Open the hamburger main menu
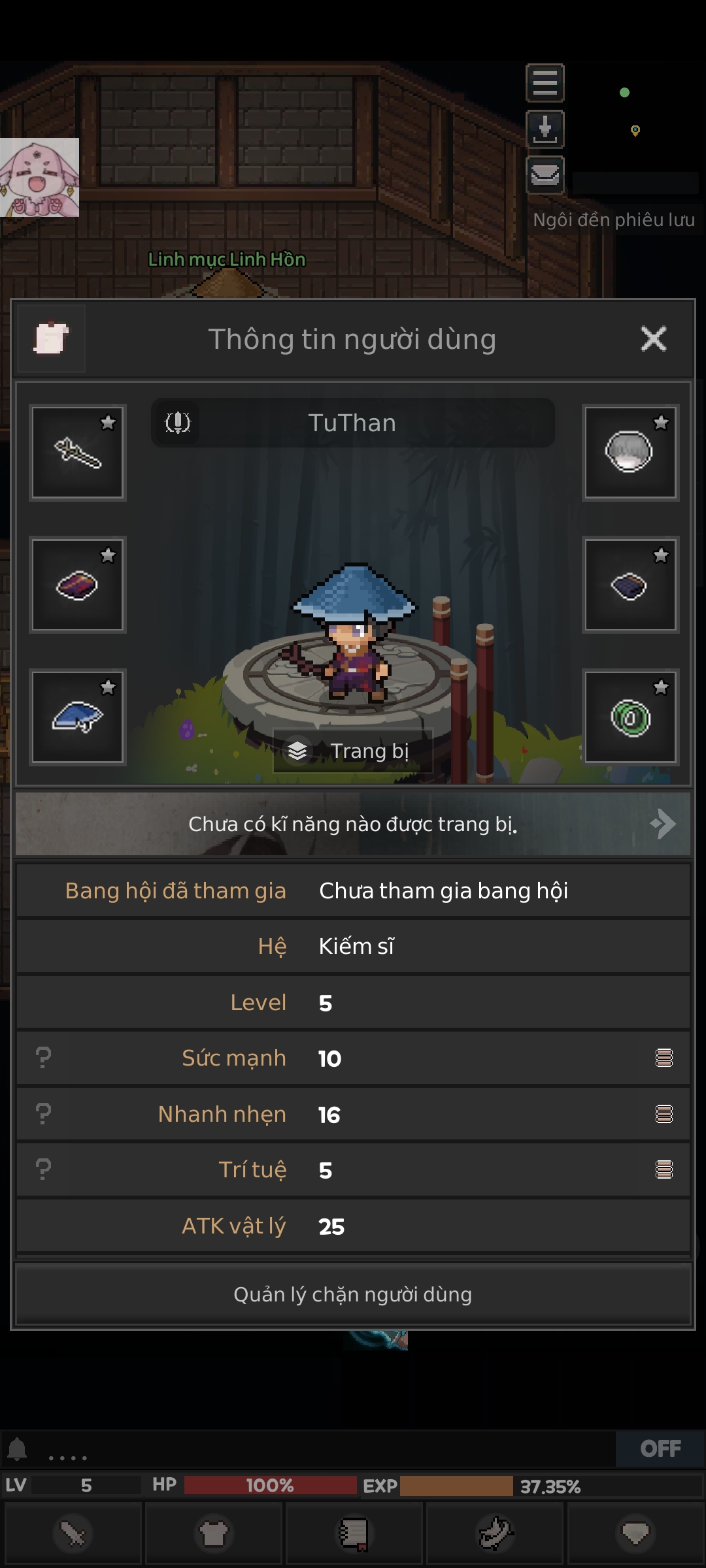 click(545, 83)
